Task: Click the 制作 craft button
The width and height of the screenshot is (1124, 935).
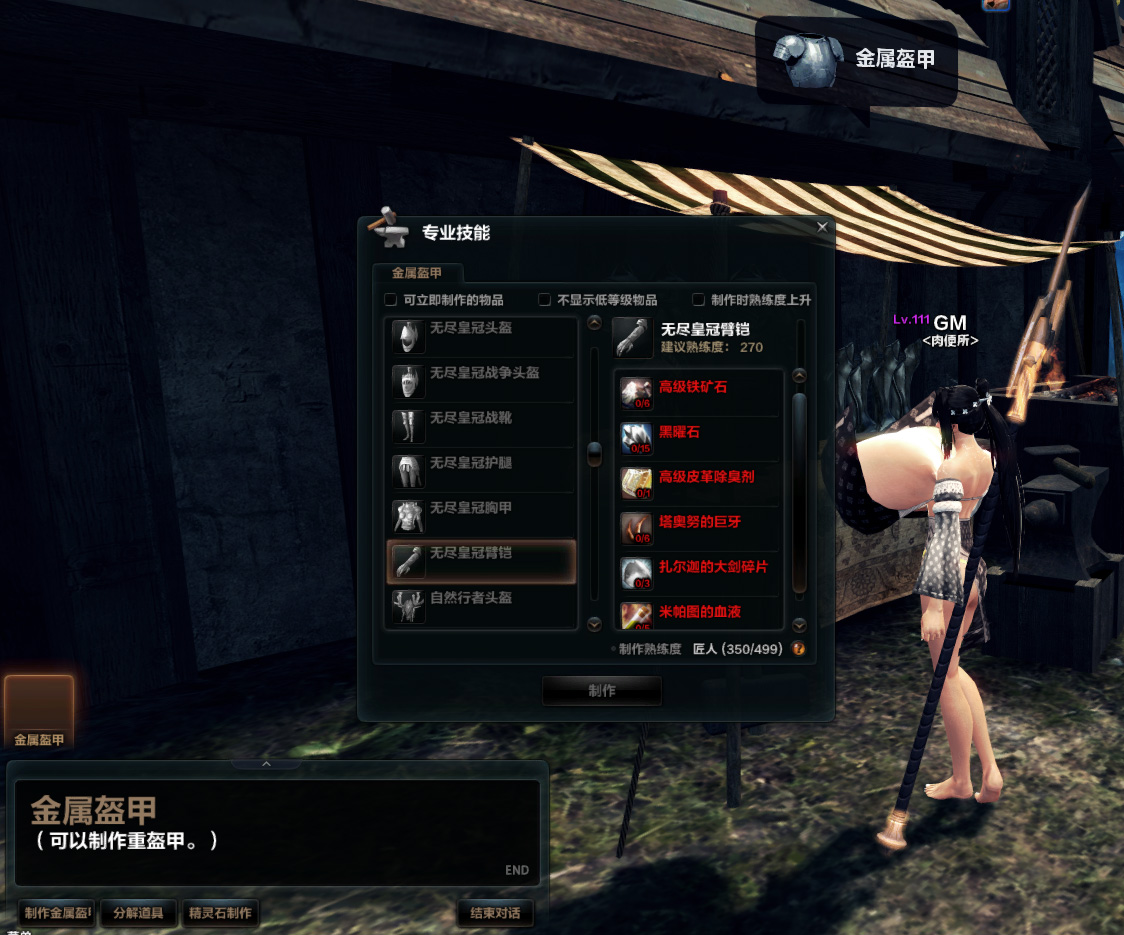Action: pyautogui.click(x=602, y=691)
